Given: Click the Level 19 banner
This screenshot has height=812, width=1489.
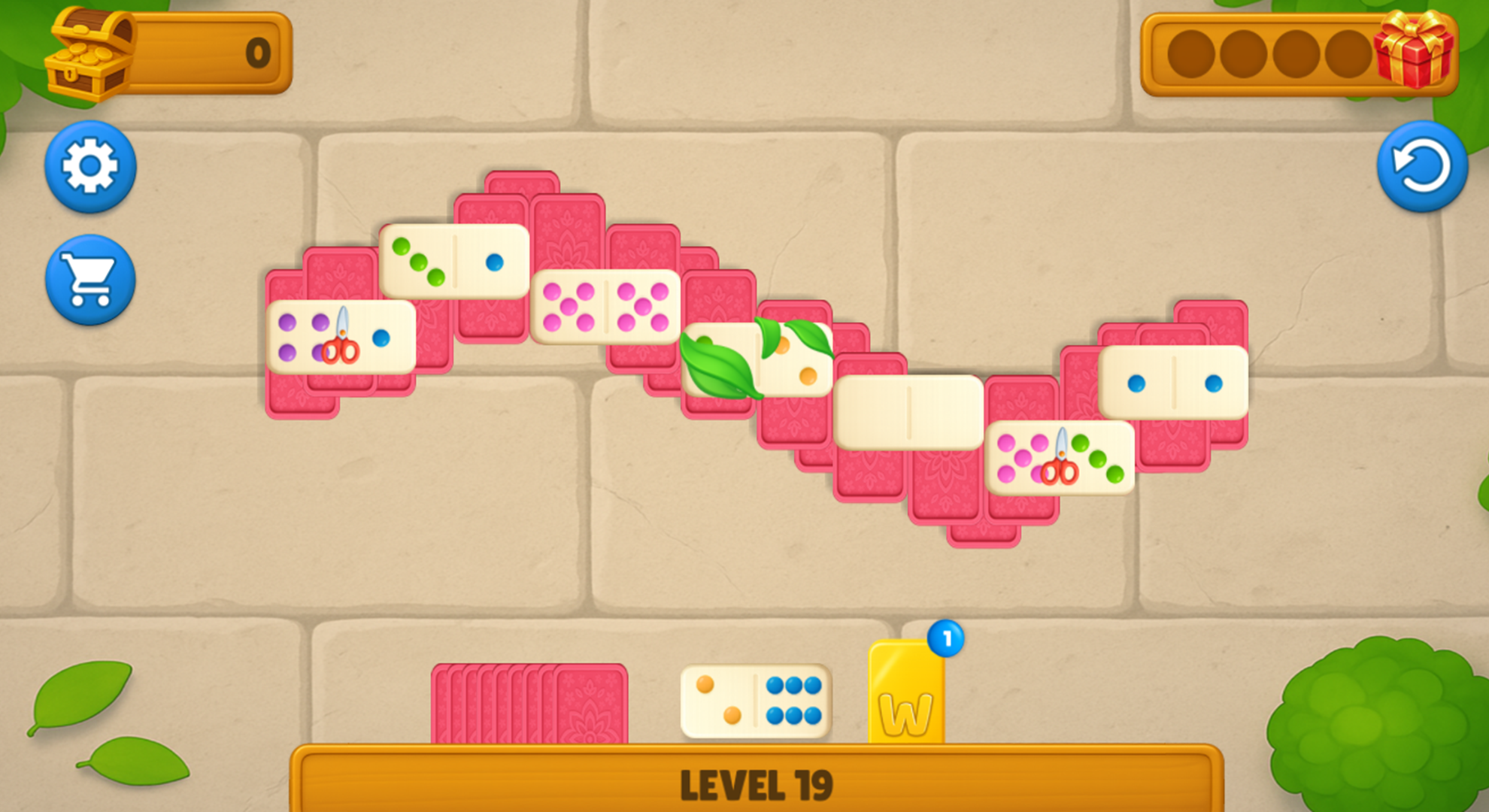Looking at the screenshot, I should click(x=760, y=782).
